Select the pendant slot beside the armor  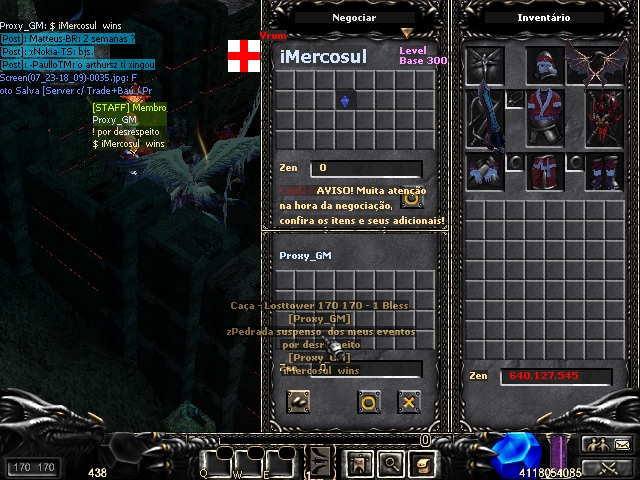coord(514,99)
